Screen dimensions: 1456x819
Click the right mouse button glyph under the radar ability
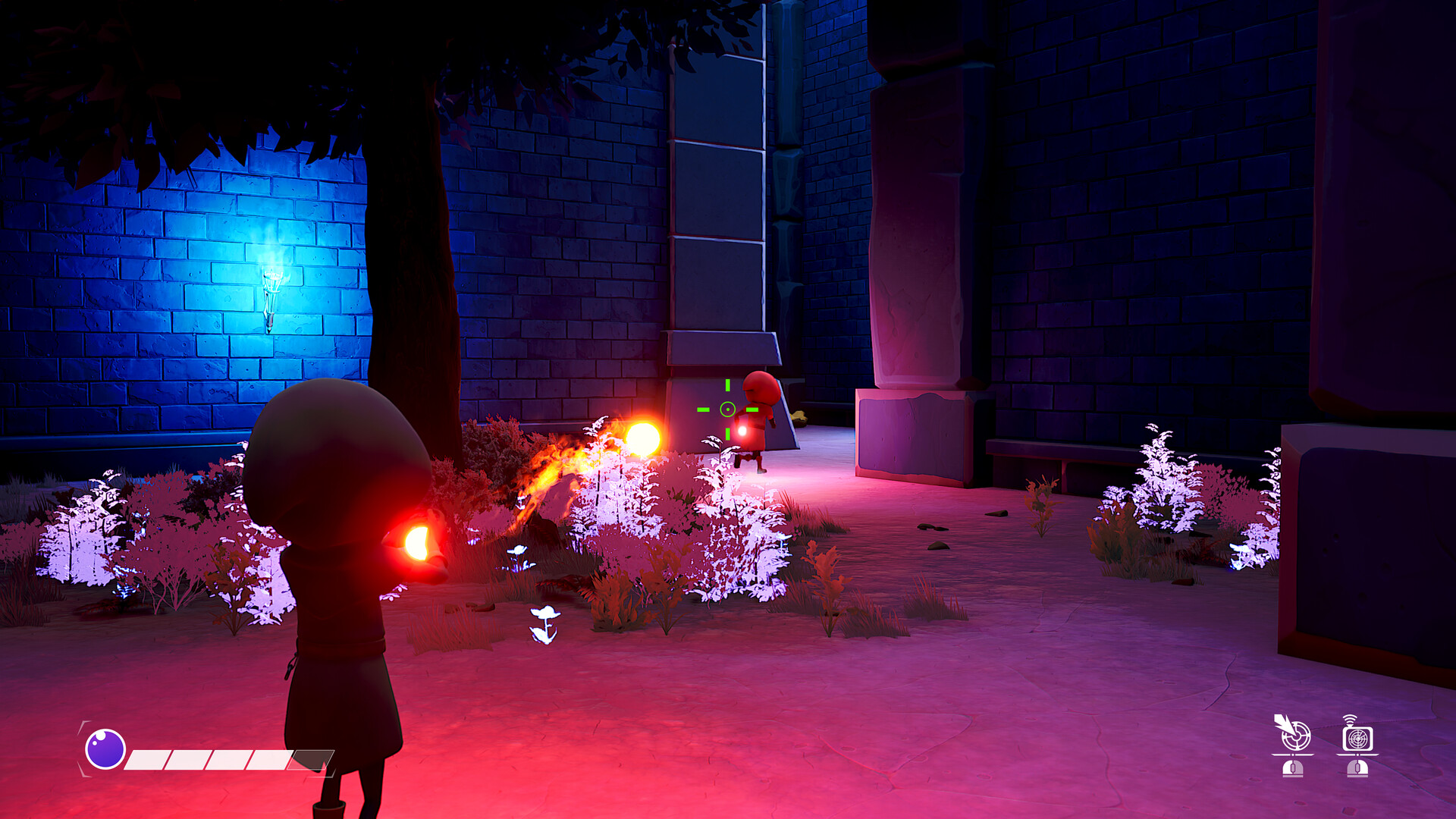tap(1357, 768)
